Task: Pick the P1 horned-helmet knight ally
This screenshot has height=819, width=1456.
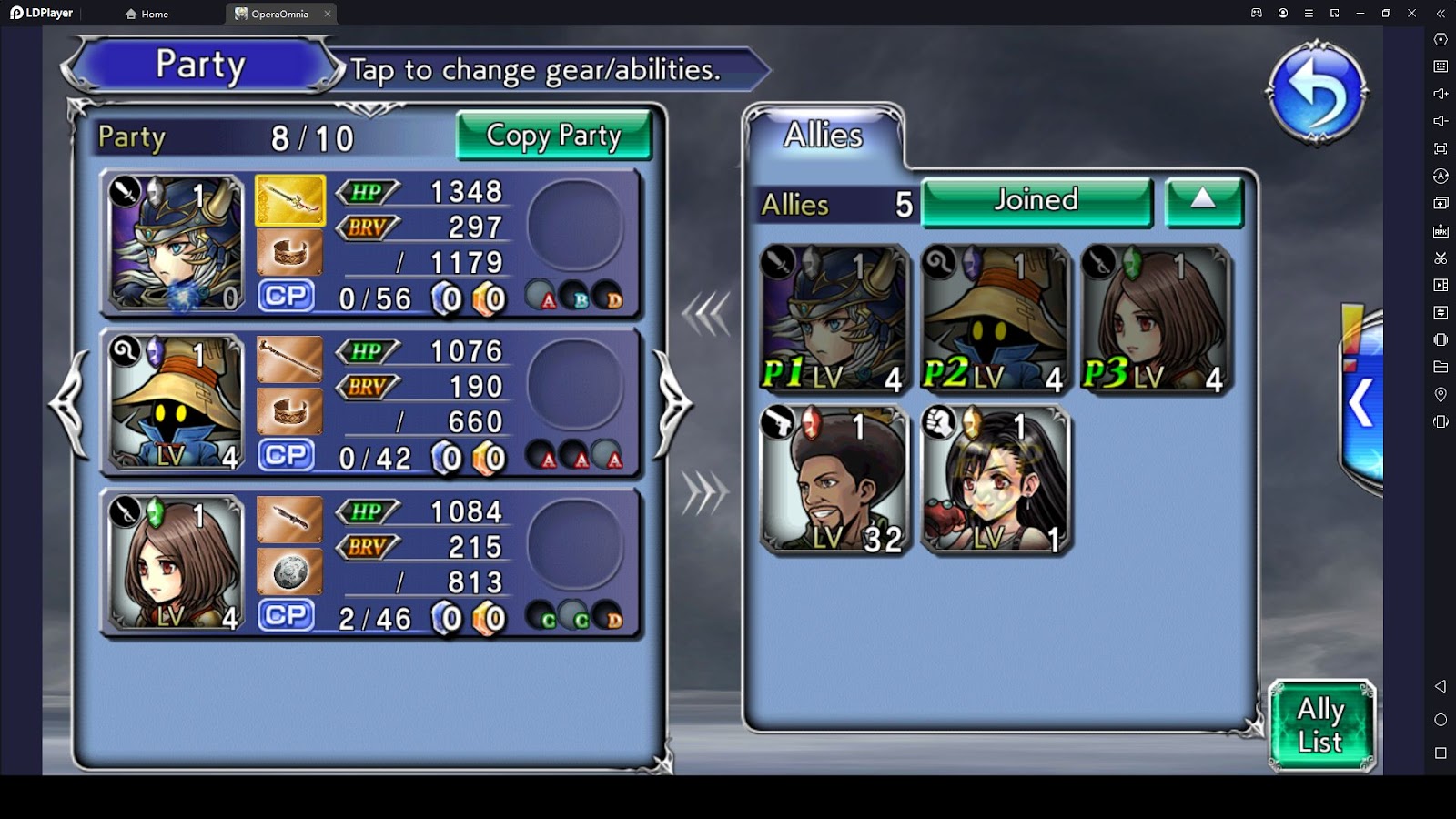Action: pos(834,319)
